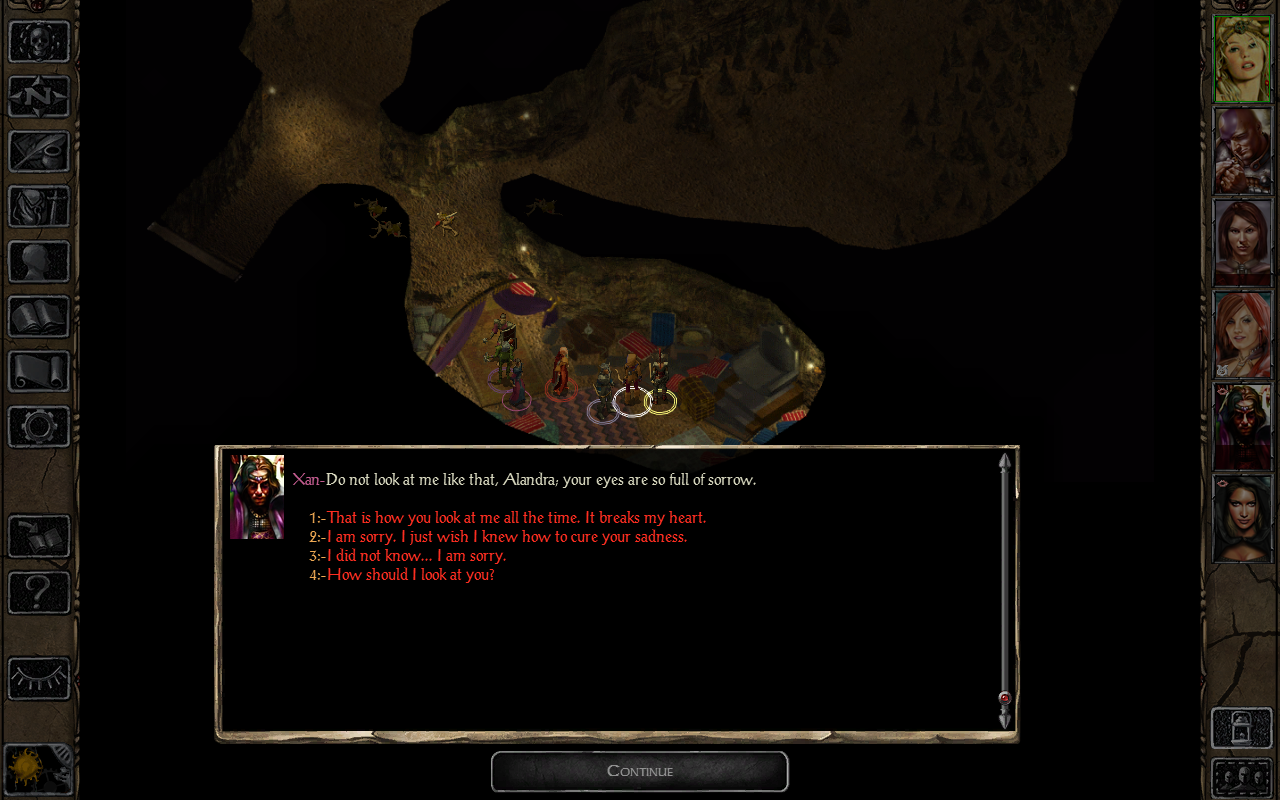This screenshot has width=1280, height=800.
Task: Open the mage spellbook icon
Action: [x=39, y=317]
